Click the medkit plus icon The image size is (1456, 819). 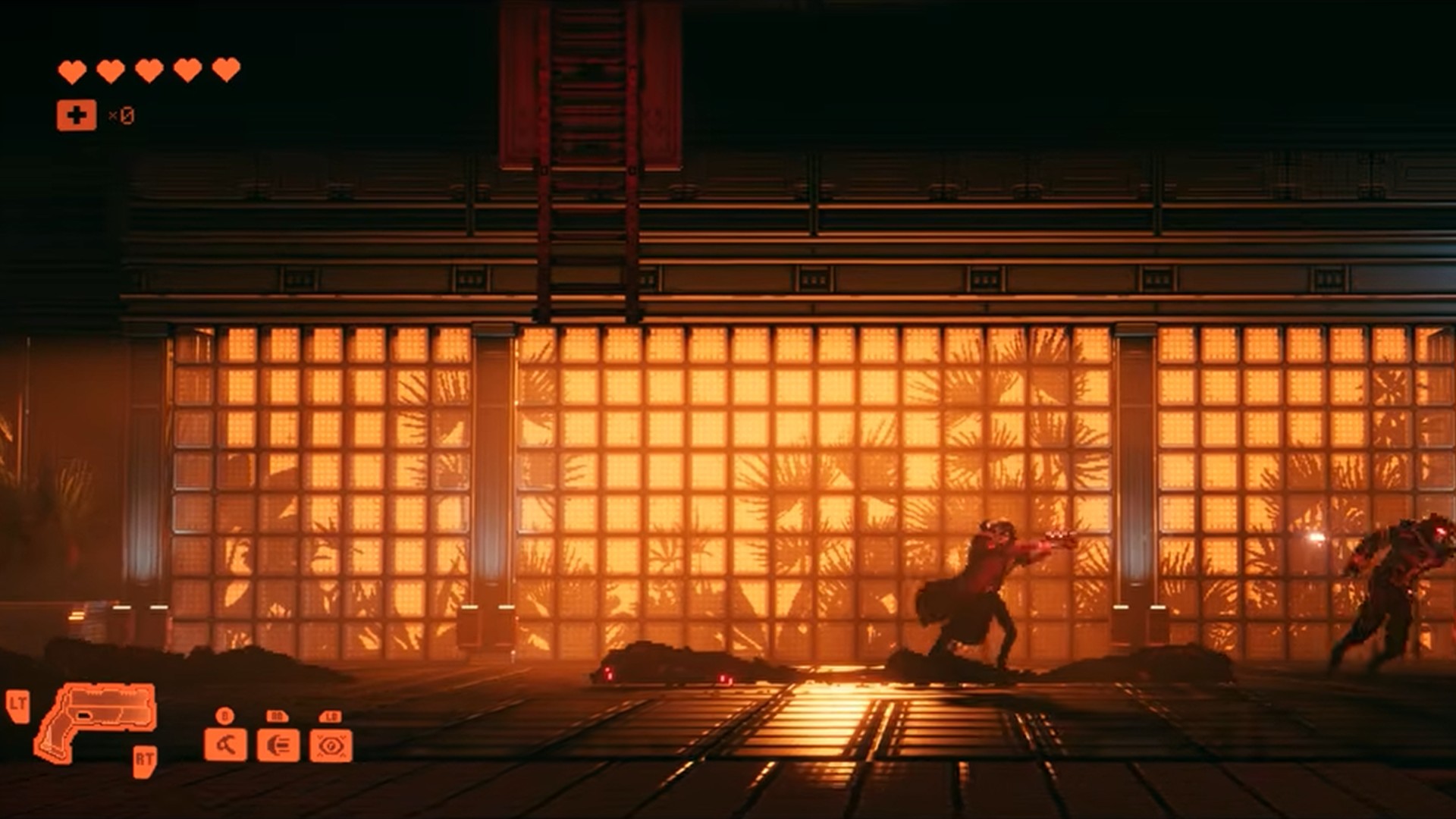point(75,115)
